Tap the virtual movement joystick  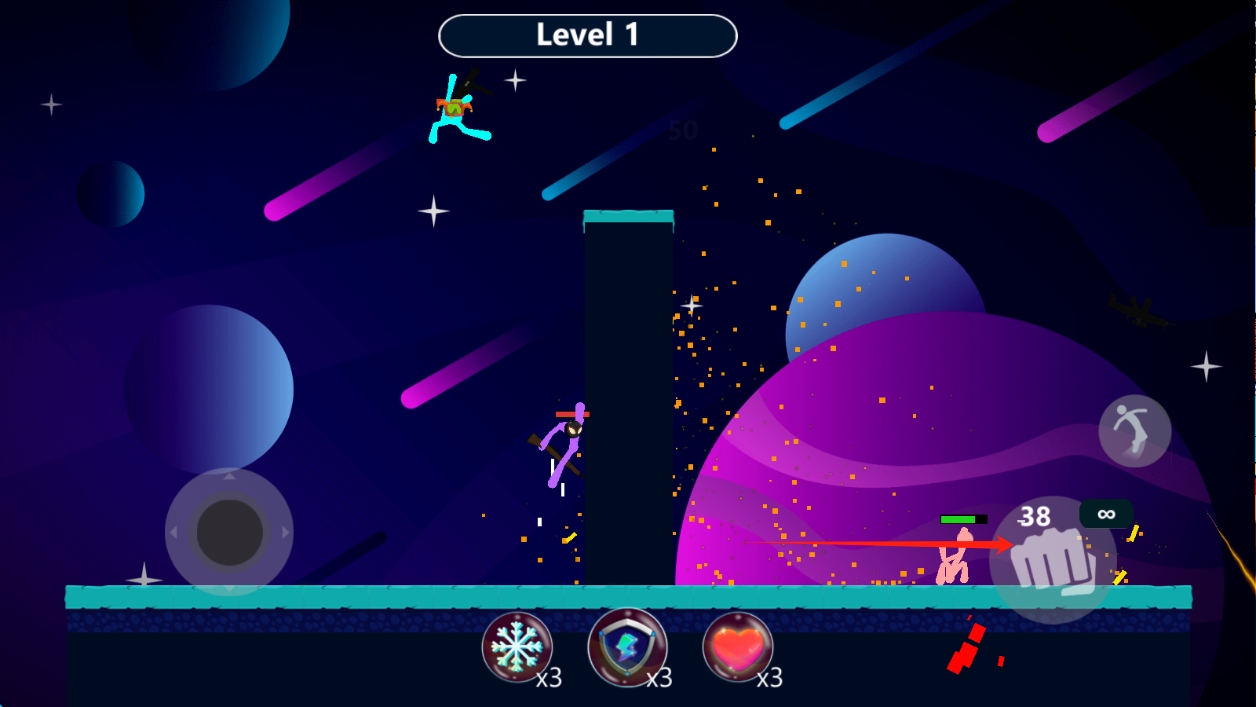pyautogui.click(x=229, y=532)
